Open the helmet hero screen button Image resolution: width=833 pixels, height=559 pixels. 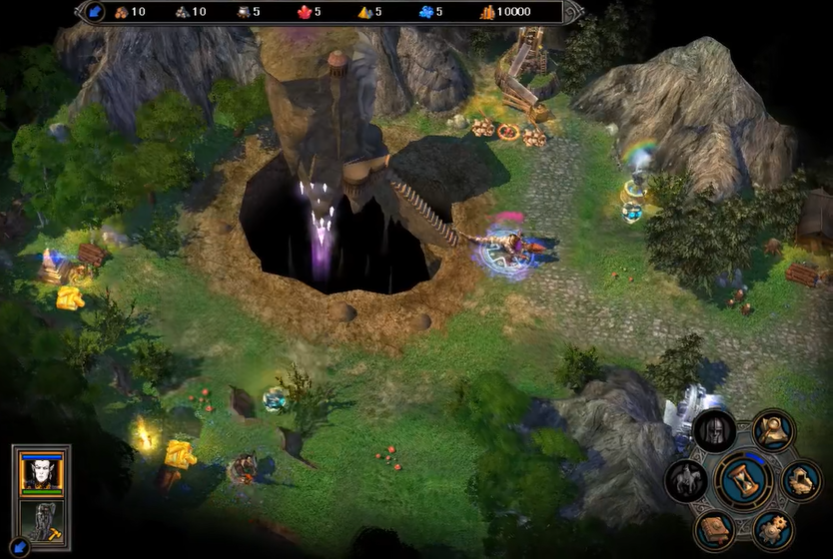[715, 430]
